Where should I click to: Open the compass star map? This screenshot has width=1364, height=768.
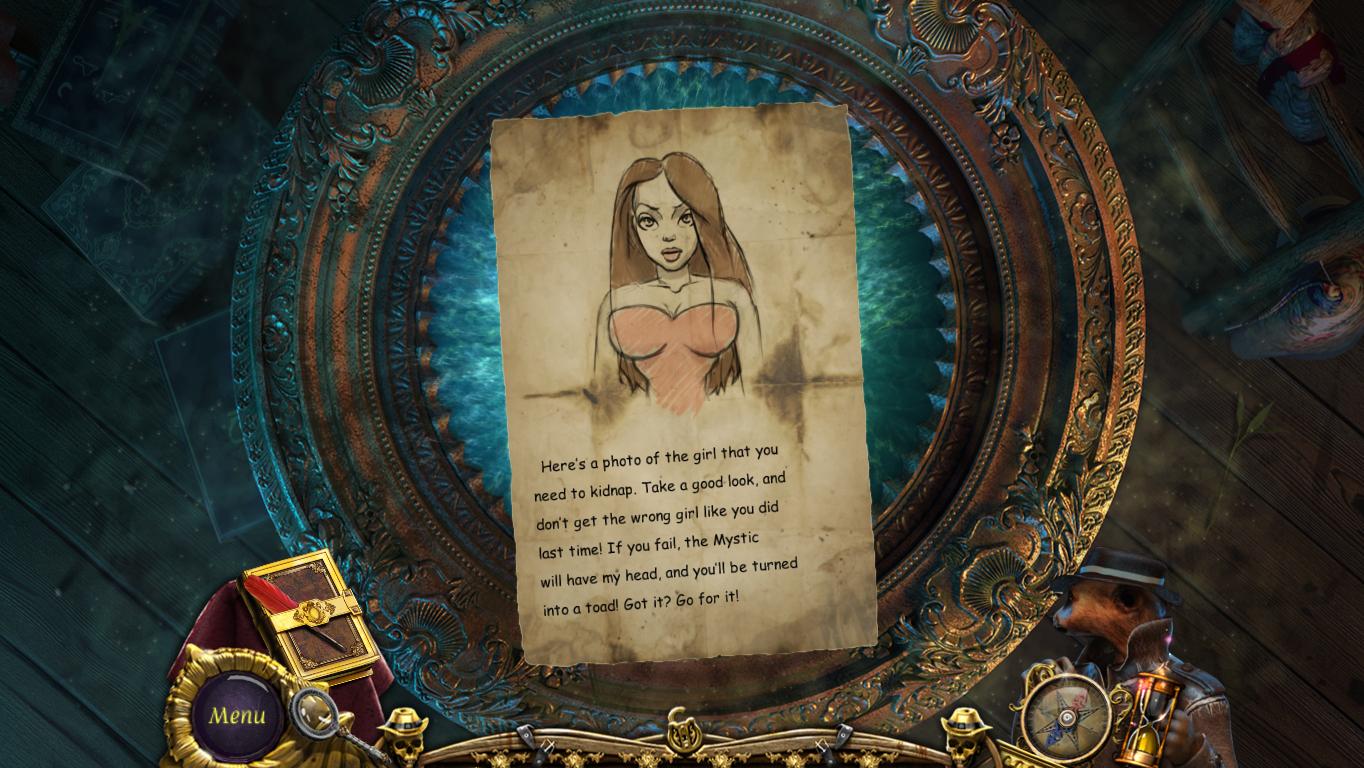point(1065,716)
